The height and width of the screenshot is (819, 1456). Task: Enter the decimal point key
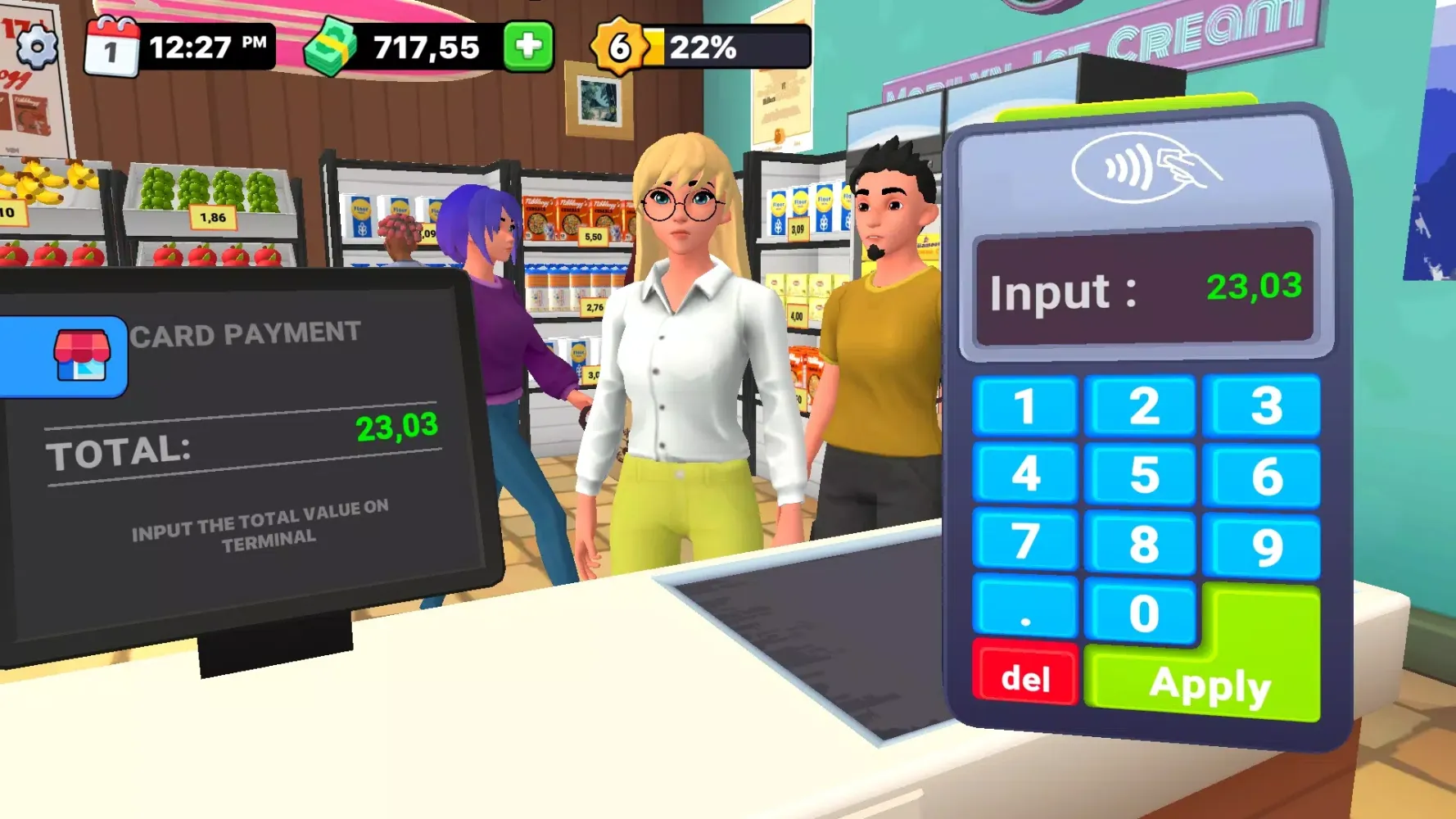click(1024, 609)
